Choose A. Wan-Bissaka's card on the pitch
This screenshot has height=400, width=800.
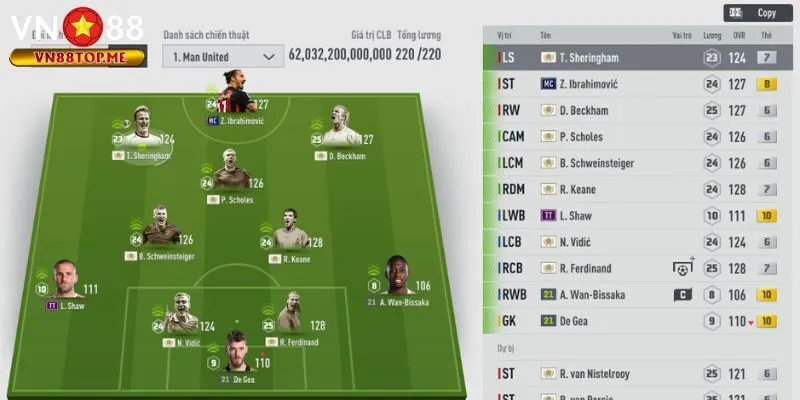click(395, 277)
